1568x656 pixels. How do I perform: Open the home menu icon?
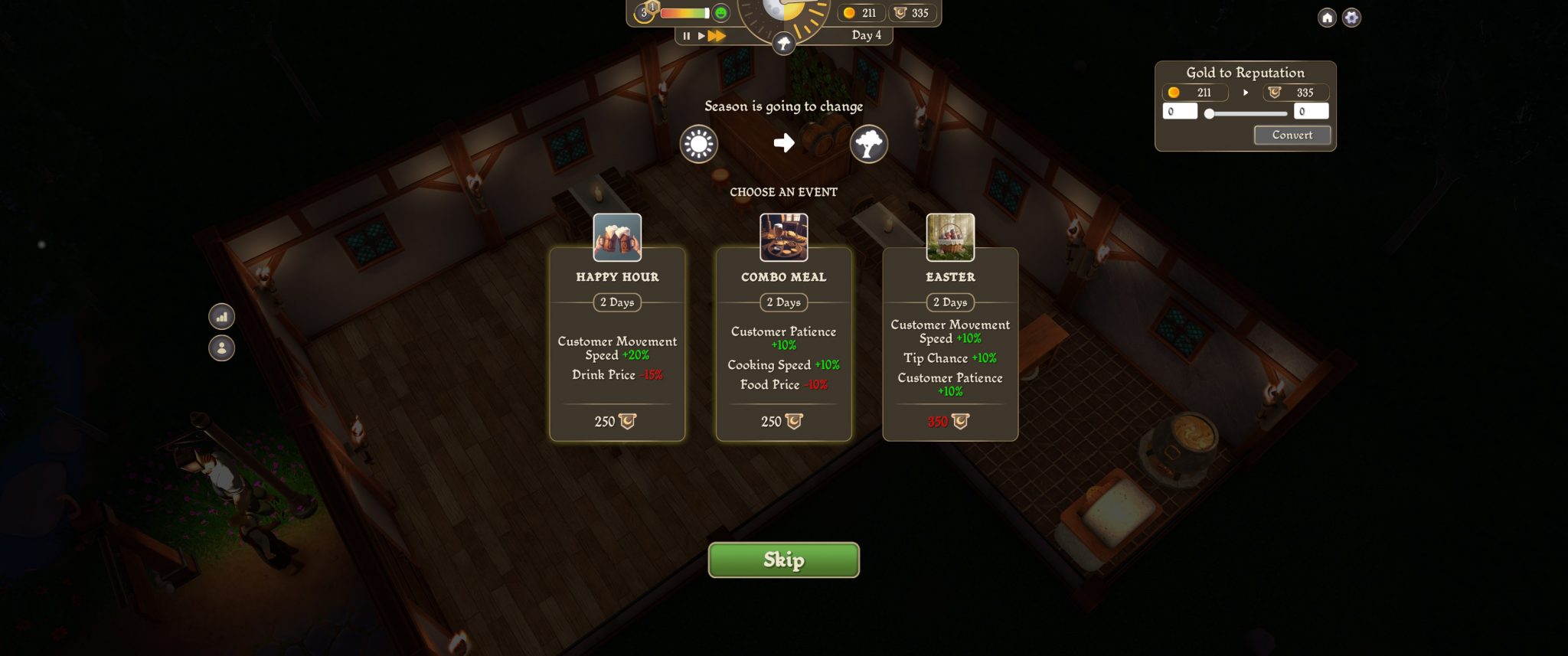click(1327, 18)
